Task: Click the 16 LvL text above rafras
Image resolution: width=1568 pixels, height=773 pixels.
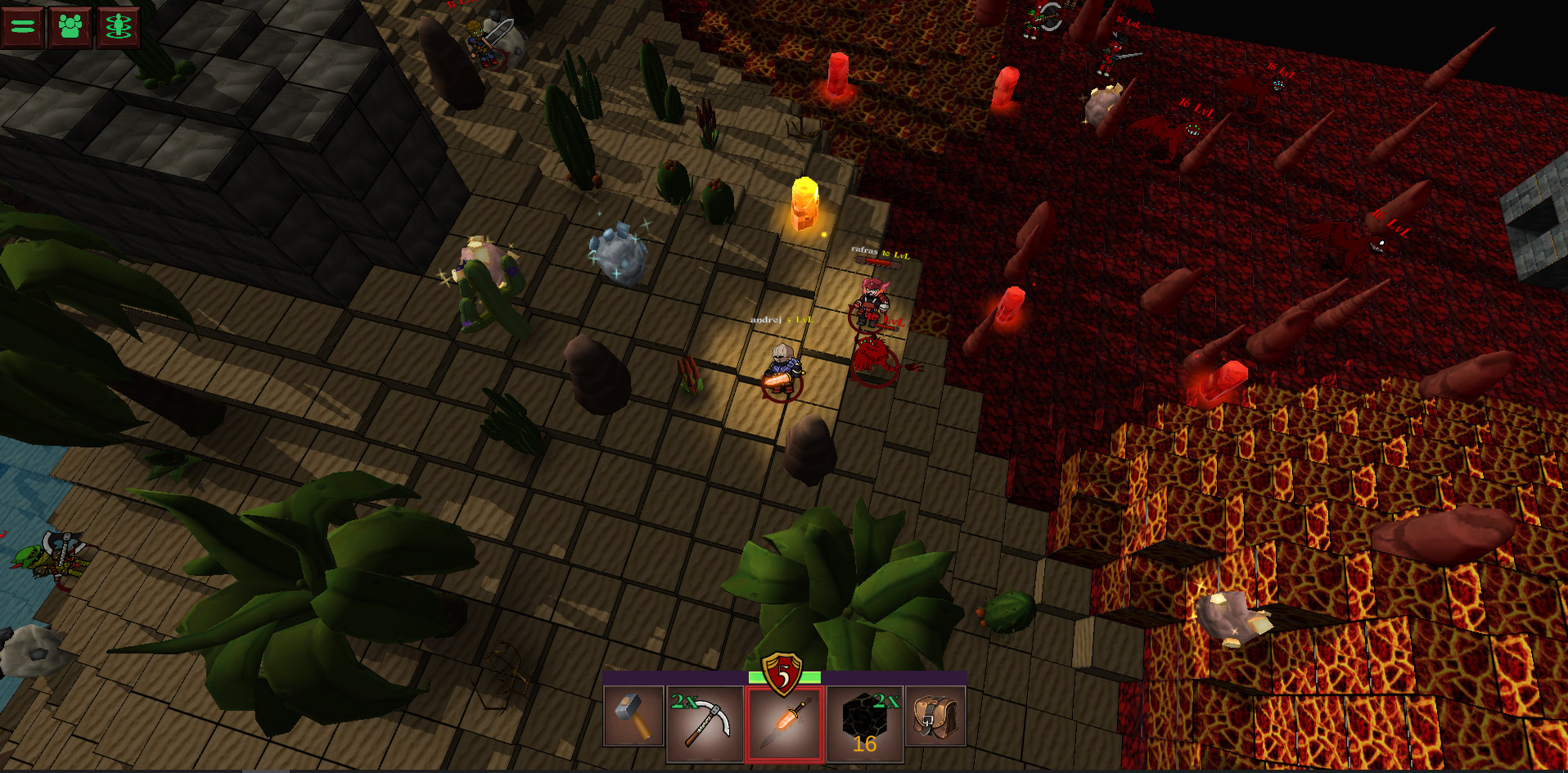Action: click(x=896, y=254)
